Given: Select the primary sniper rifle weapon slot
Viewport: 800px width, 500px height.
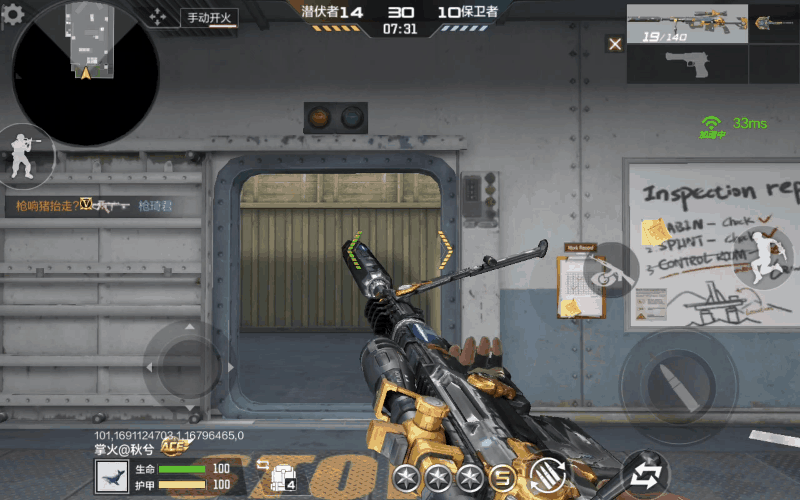Looking at the screenshot, I should click(686, 23).
